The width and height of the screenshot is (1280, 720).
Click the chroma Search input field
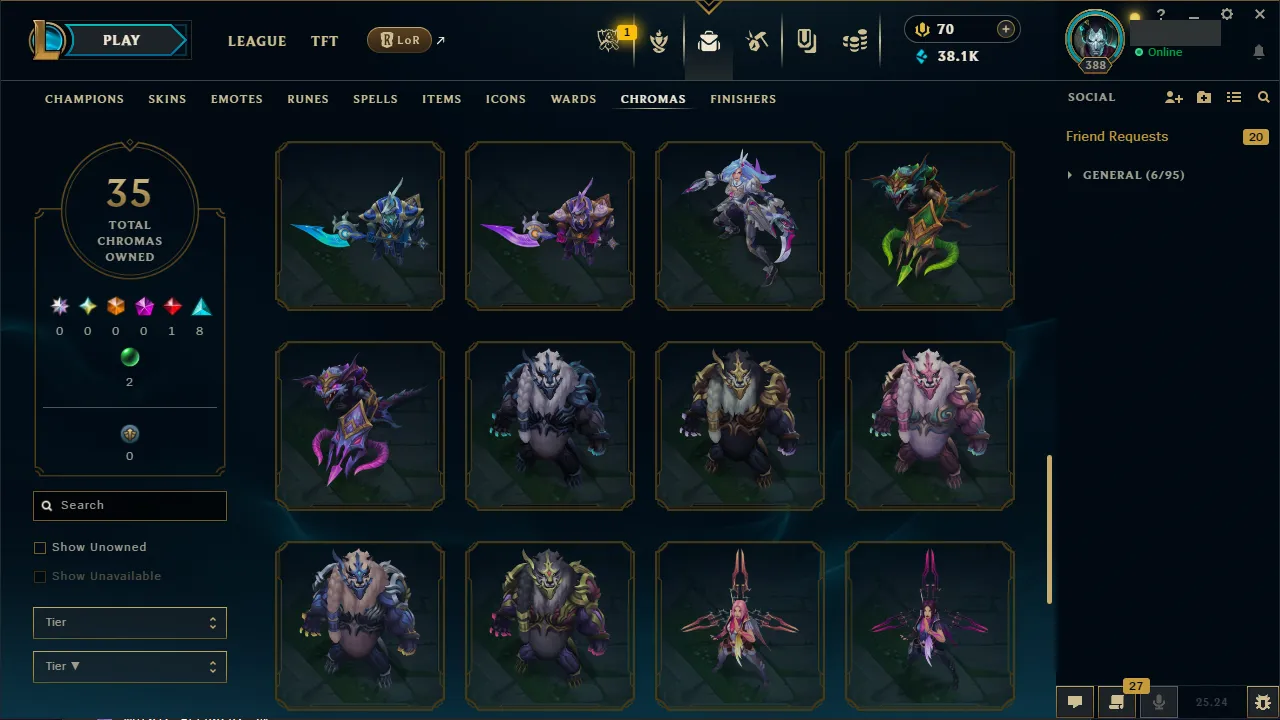129,505
